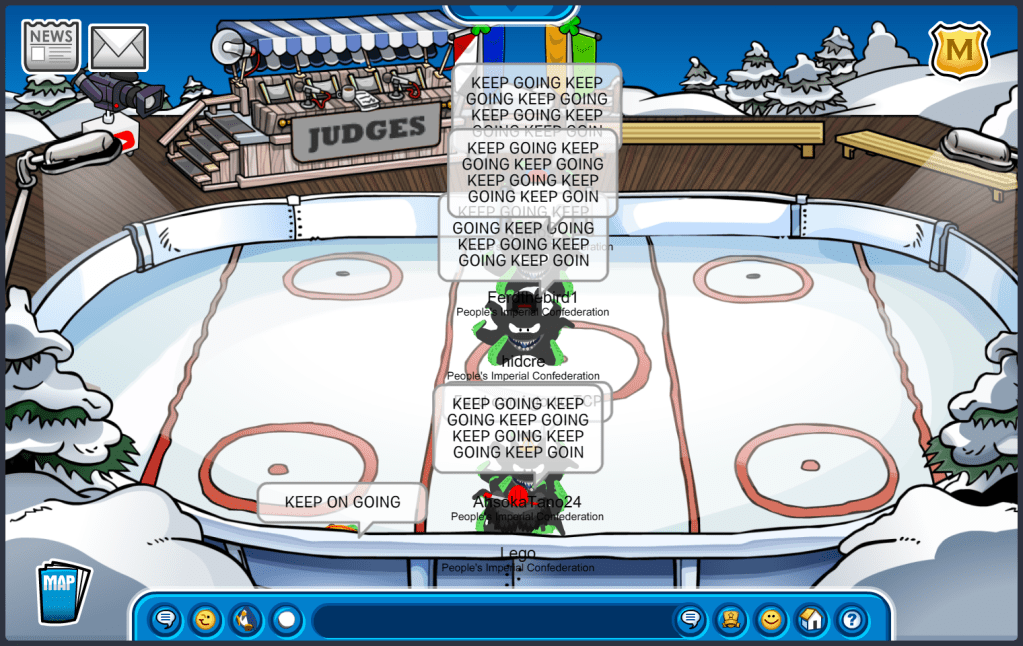This screenshot has height=646, width=1023.
Task: Open the moderator M badge
Action: 959,50
